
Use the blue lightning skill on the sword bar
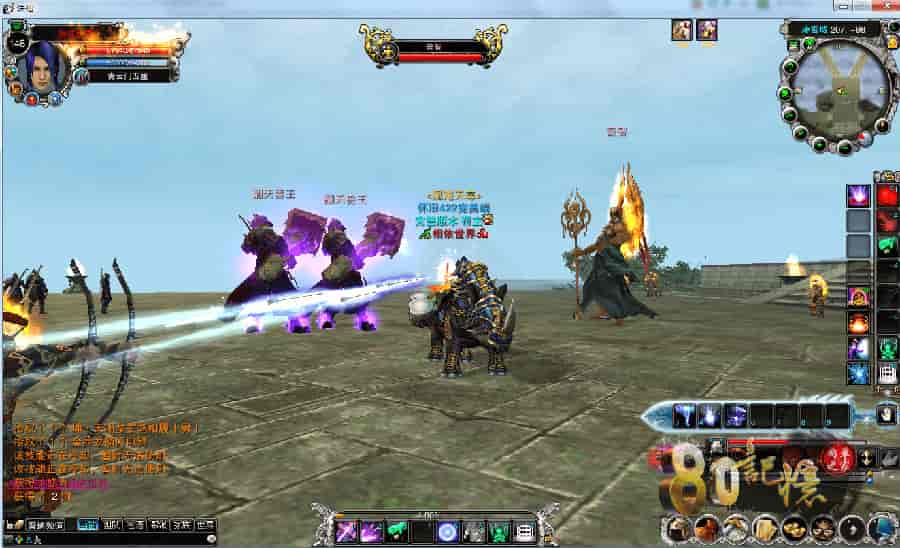(685, 415)
